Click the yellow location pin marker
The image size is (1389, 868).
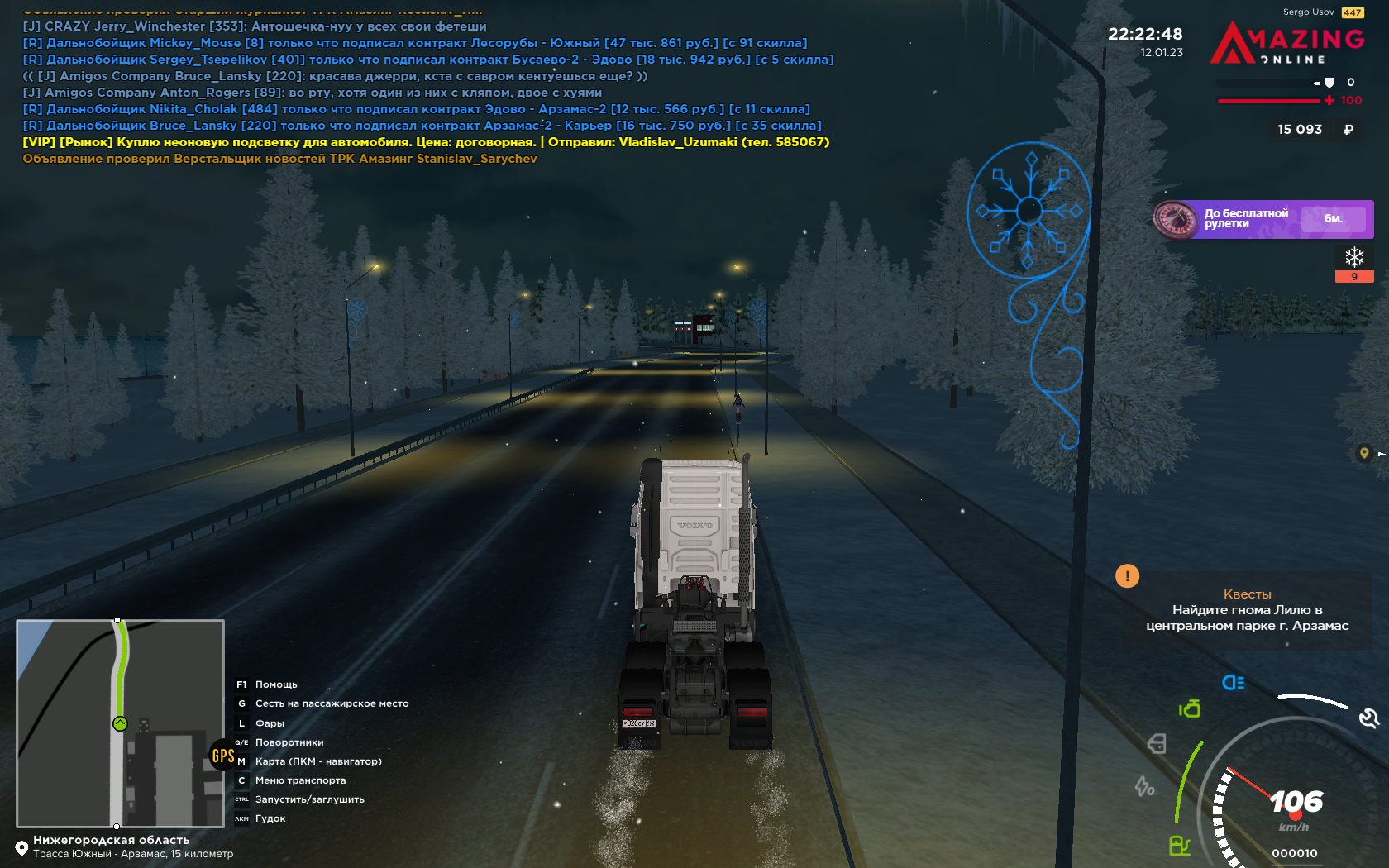click(1364, 452)
